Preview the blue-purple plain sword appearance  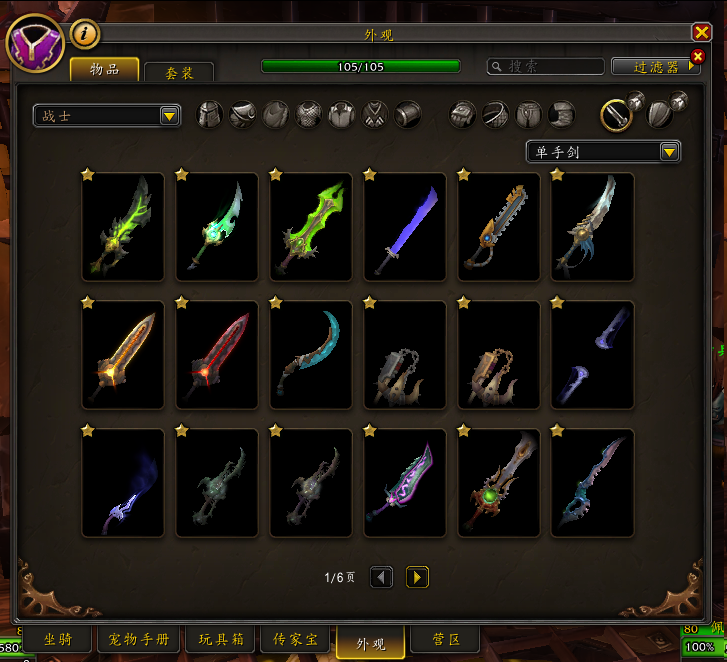click(405, 227)
